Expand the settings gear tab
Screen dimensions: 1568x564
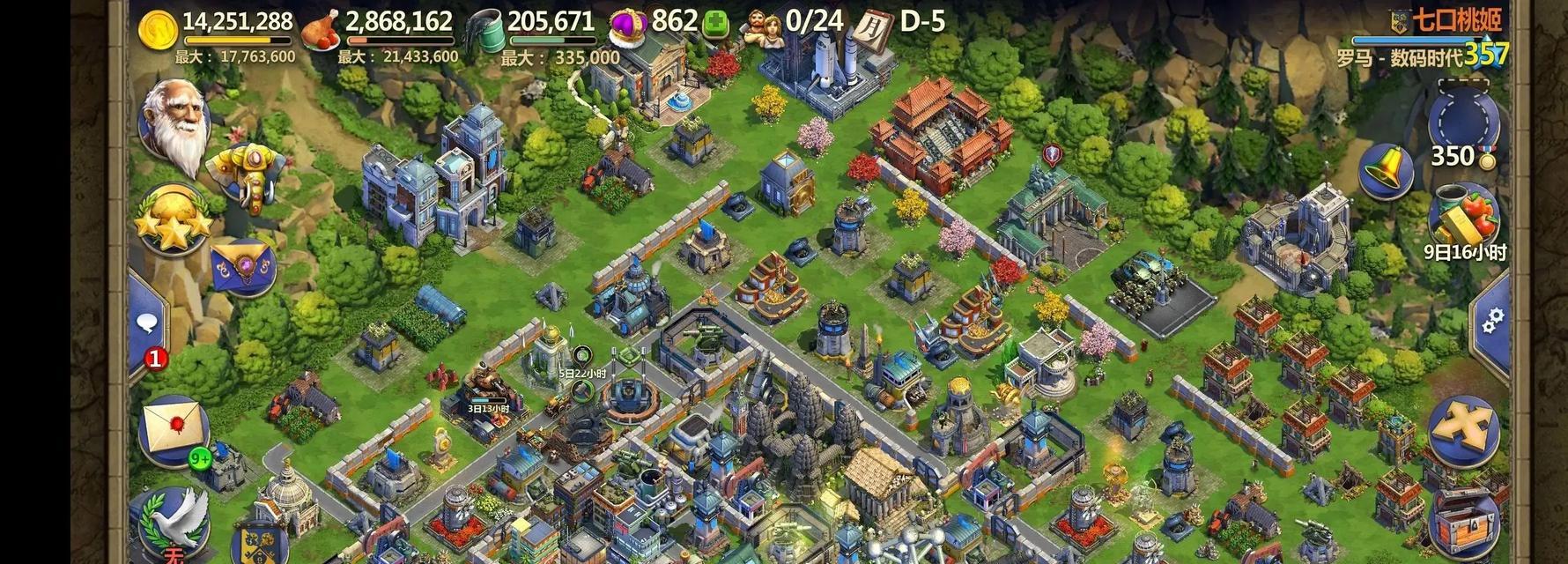tap(1492, 321)
